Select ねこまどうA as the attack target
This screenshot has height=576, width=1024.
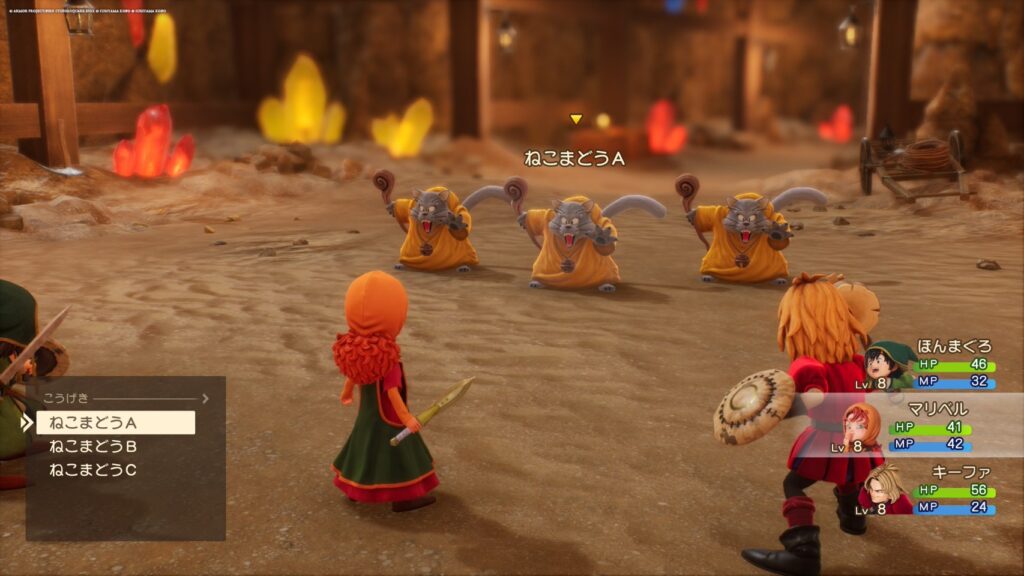click(x=115, y=422)
